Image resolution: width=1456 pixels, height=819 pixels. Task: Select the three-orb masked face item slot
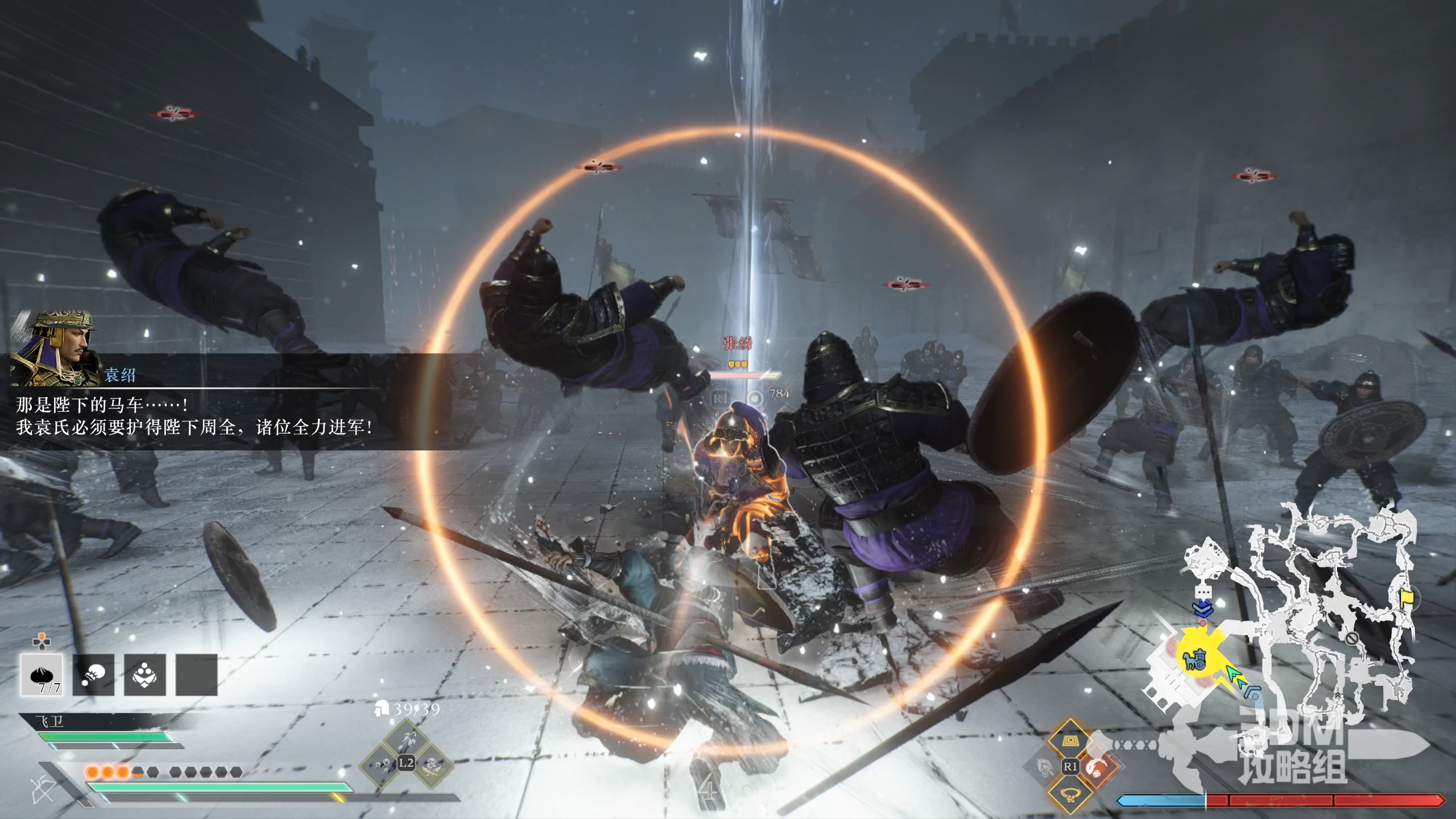[145, 675]
